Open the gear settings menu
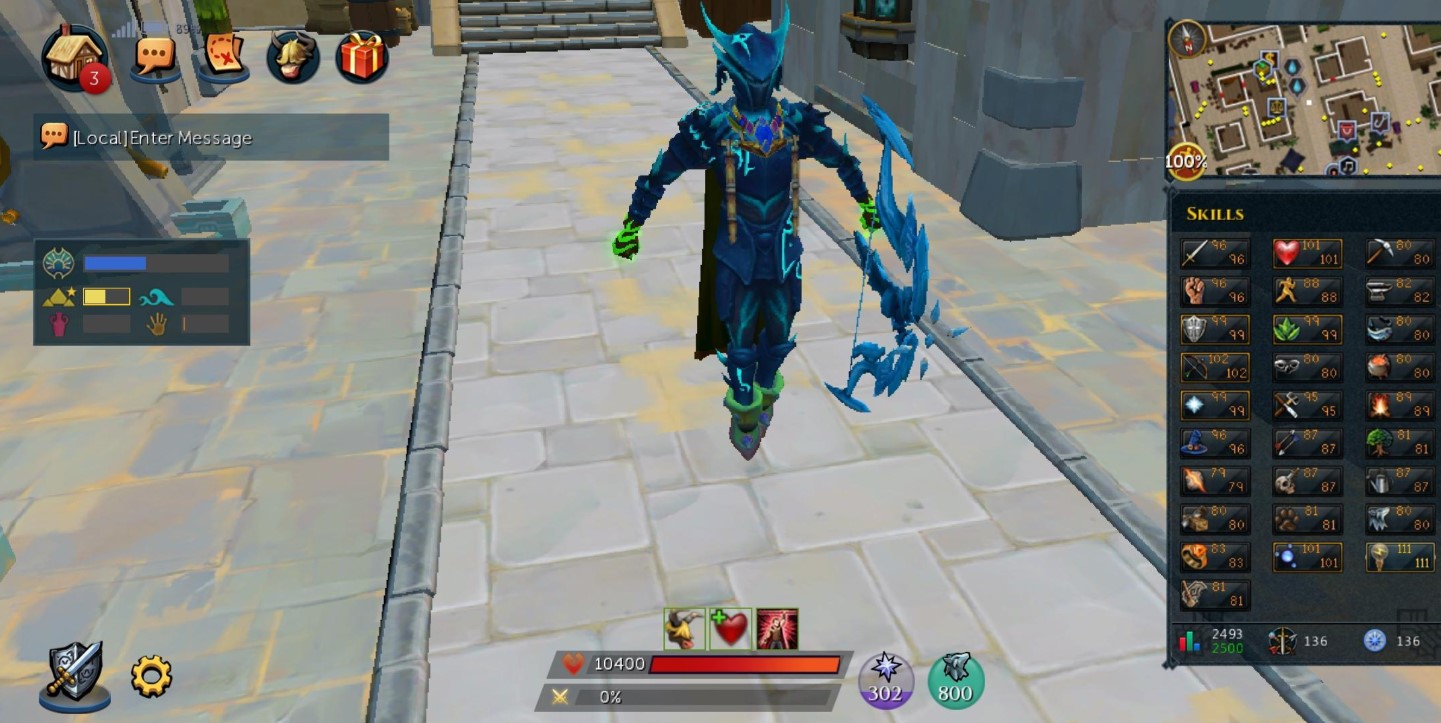1441x723 pixels. coord(151,676)
